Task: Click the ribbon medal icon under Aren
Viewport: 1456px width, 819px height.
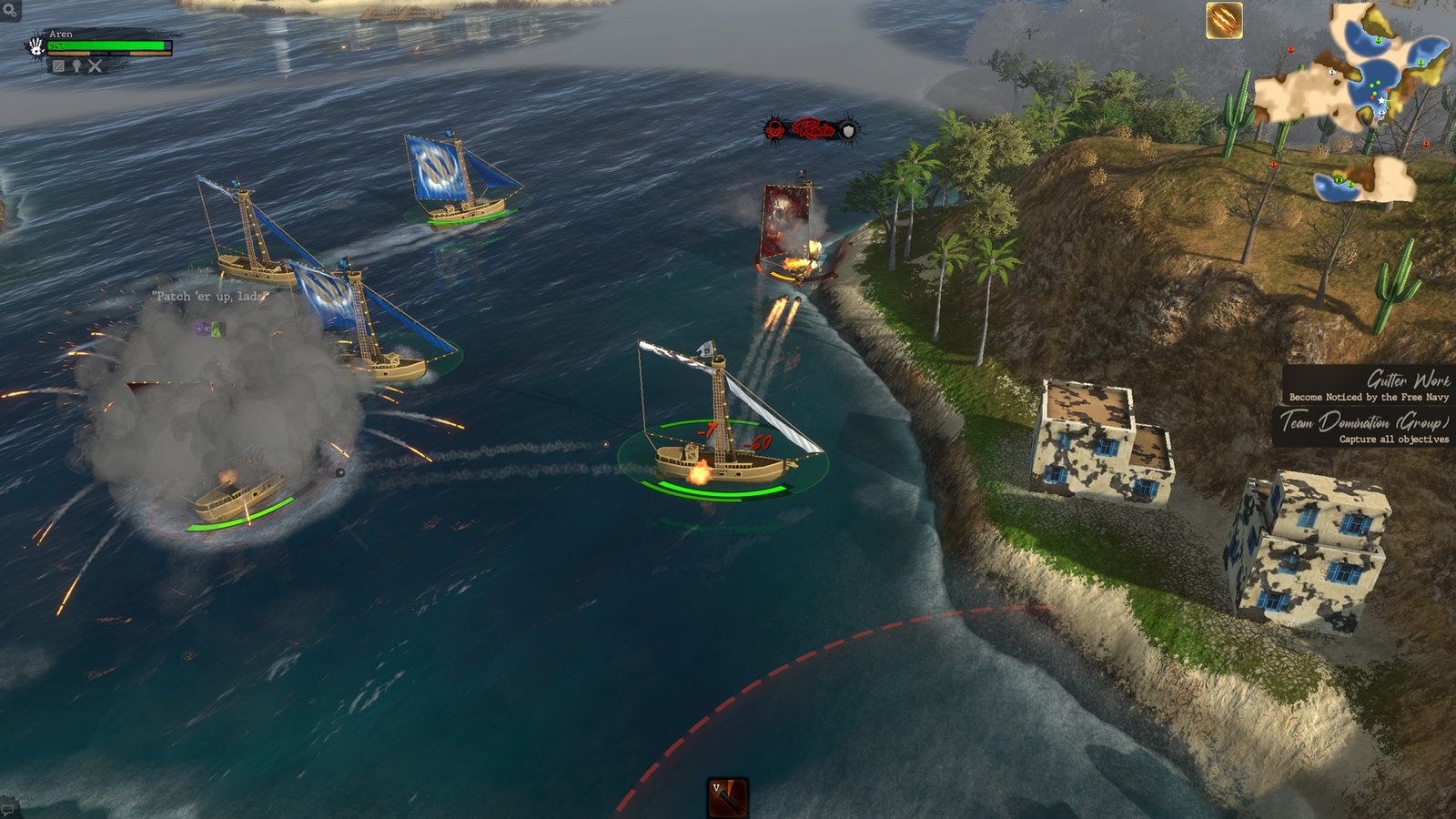Action: pyautogui.click(x=76, y=66)
